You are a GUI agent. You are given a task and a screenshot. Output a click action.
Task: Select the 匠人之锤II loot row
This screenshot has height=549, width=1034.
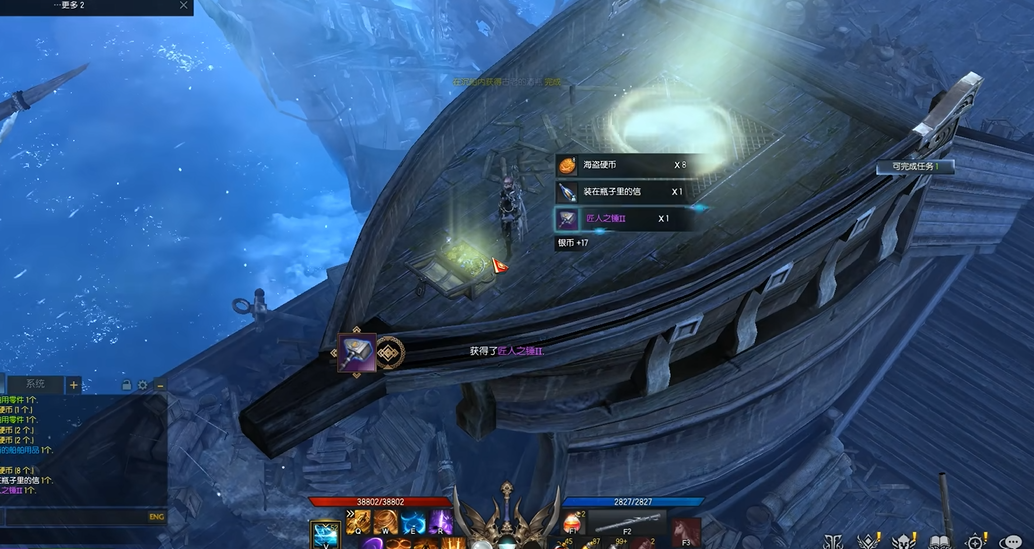[620, 218]
